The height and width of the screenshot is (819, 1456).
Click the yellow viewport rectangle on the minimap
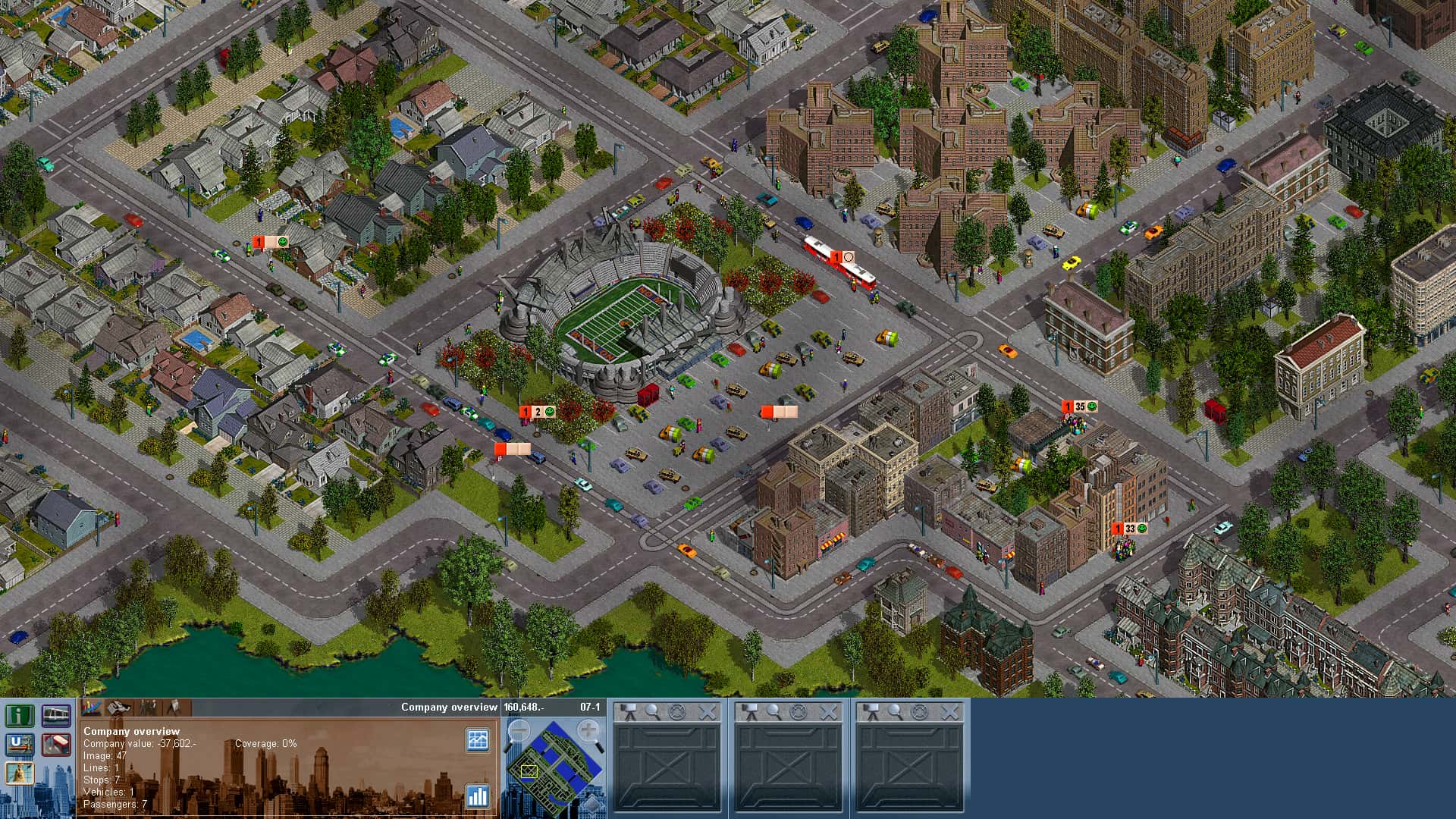529,771
